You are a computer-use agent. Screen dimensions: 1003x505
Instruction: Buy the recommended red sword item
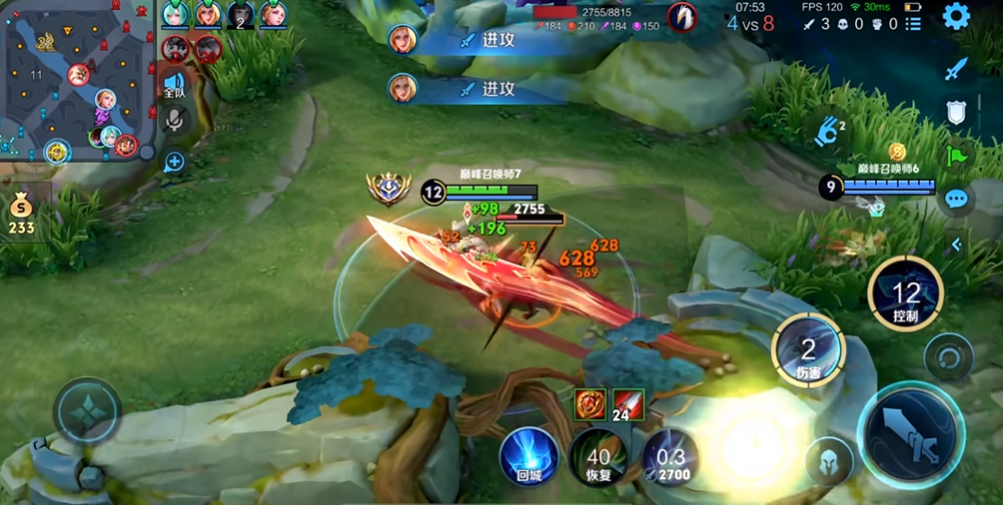pyautogui.click(x=628, y=405)
